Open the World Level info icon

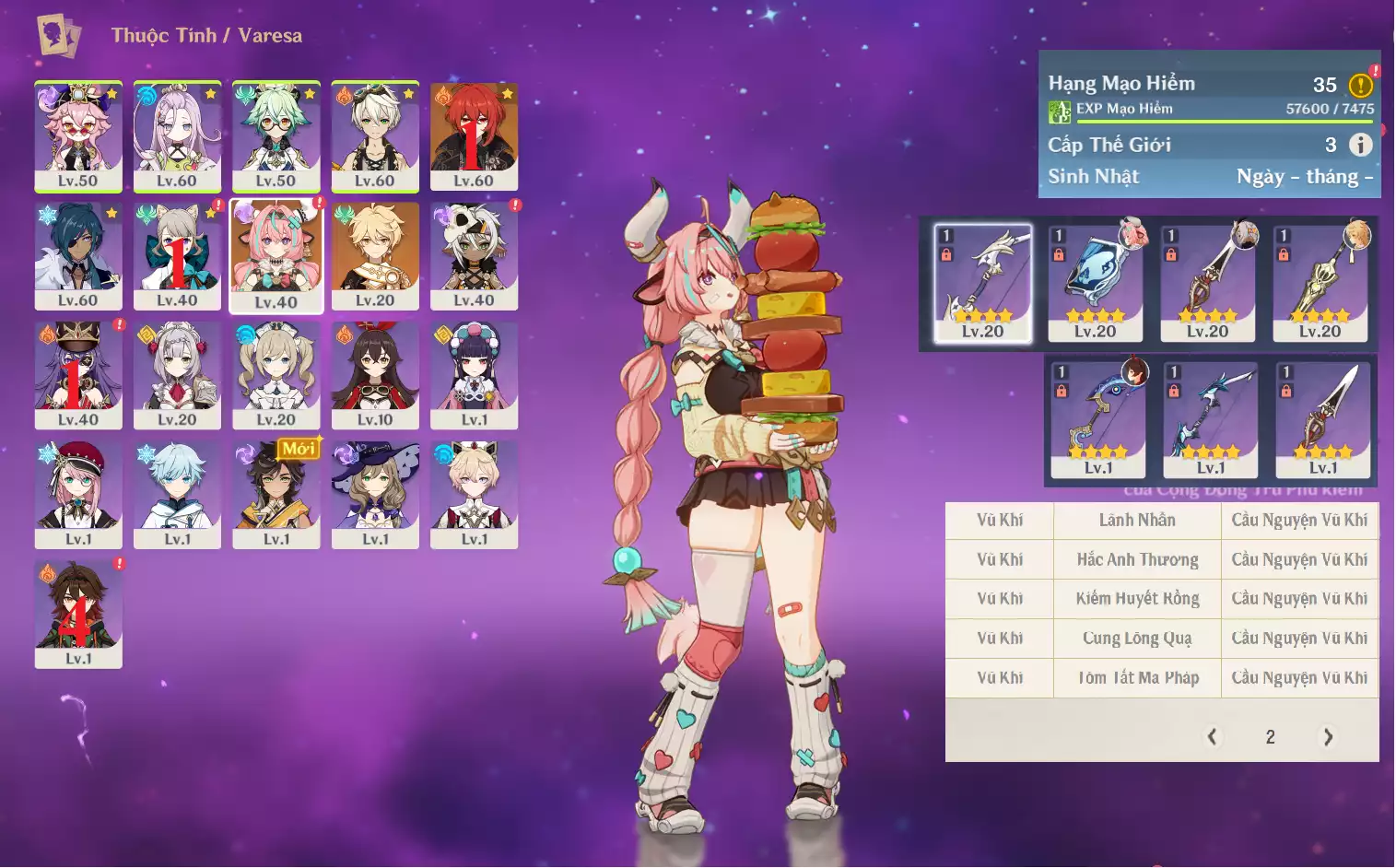coord(1360,145)
